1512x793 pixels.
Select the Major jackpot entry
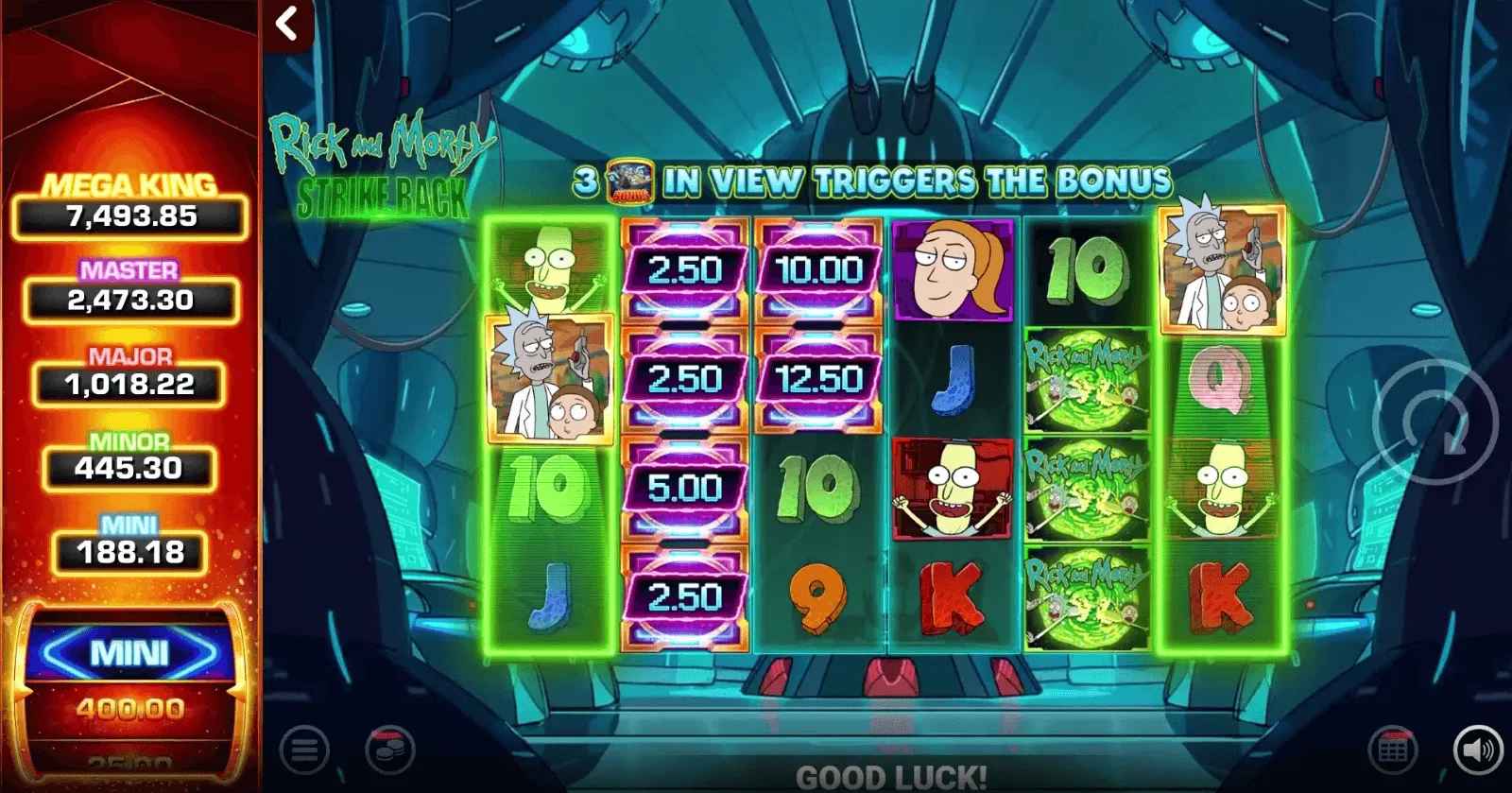click(130, 371)
